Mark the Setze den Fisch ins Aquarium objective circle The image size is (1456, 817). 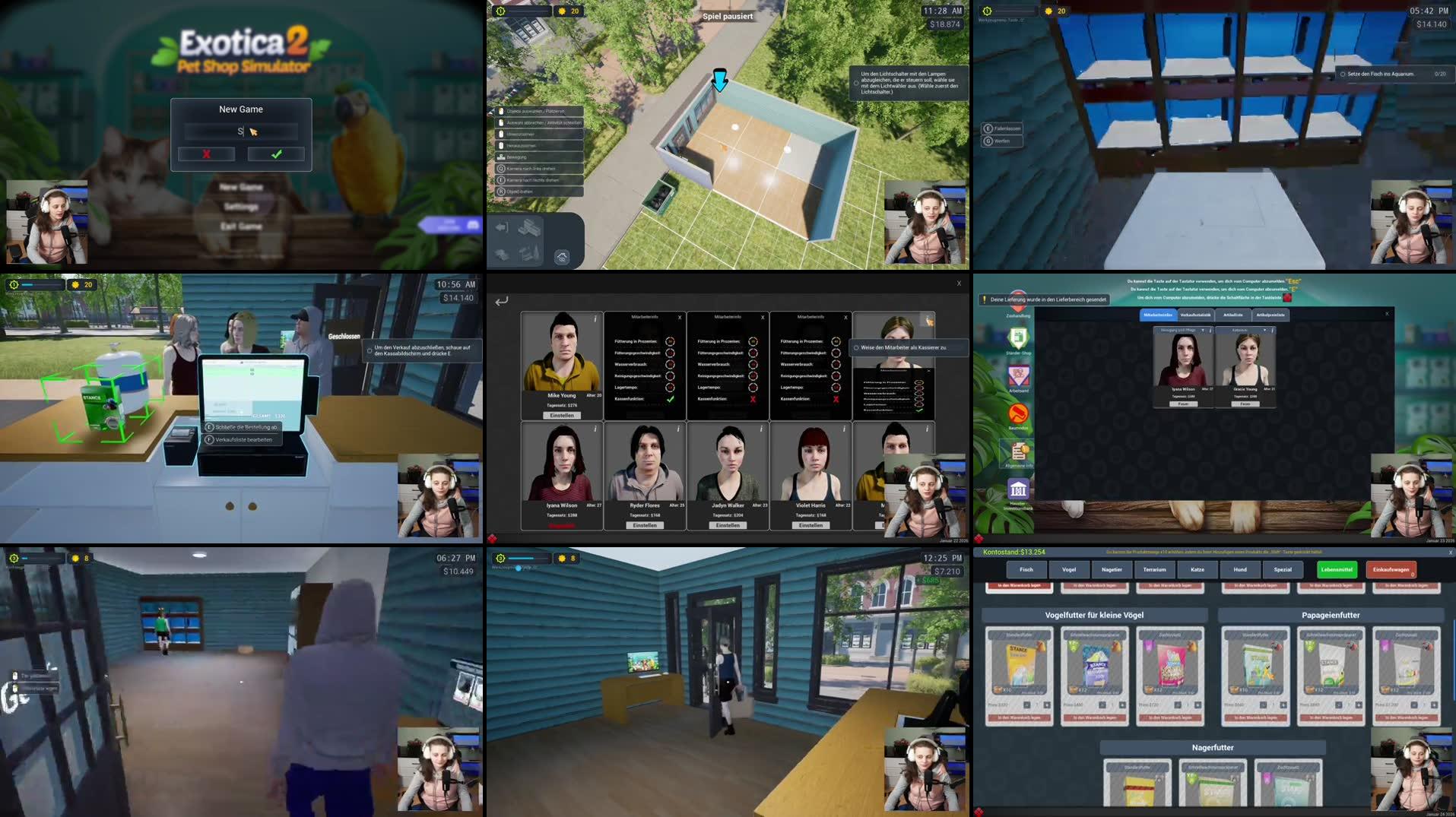tap(1343, 74)
